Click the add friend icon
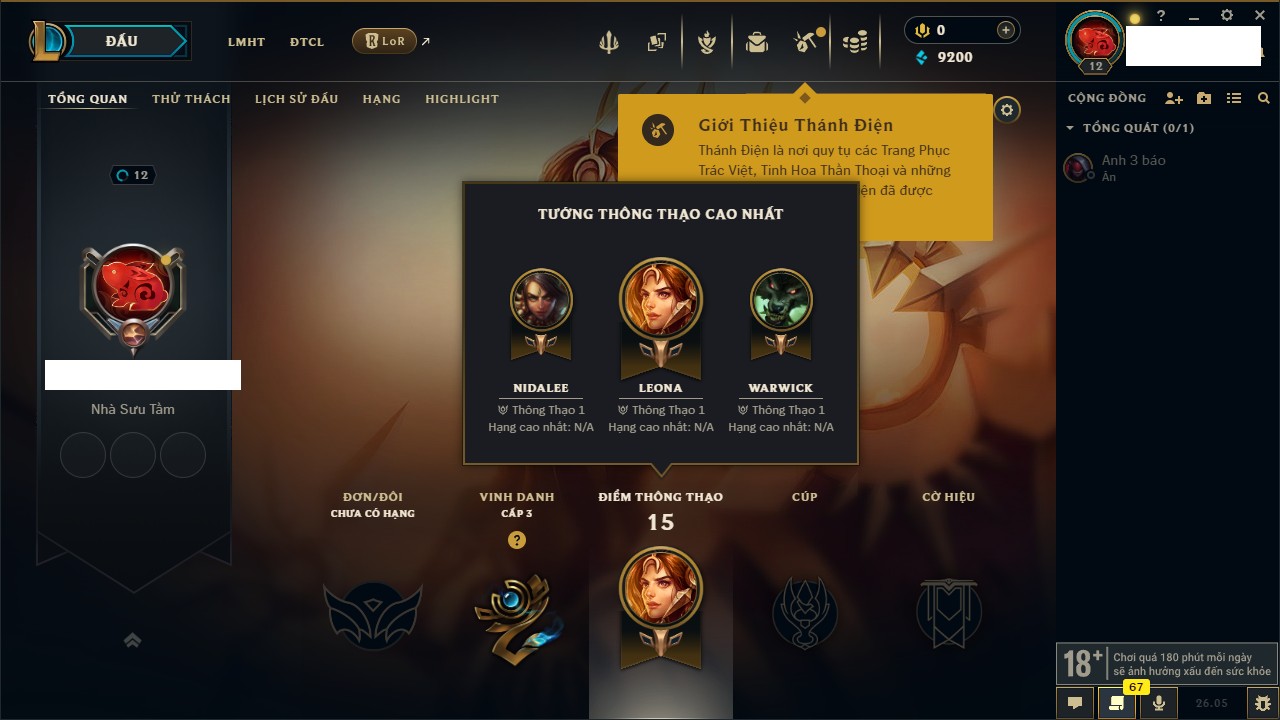This screenshot has height=720, width=1280. click(x=1174, y=99)
